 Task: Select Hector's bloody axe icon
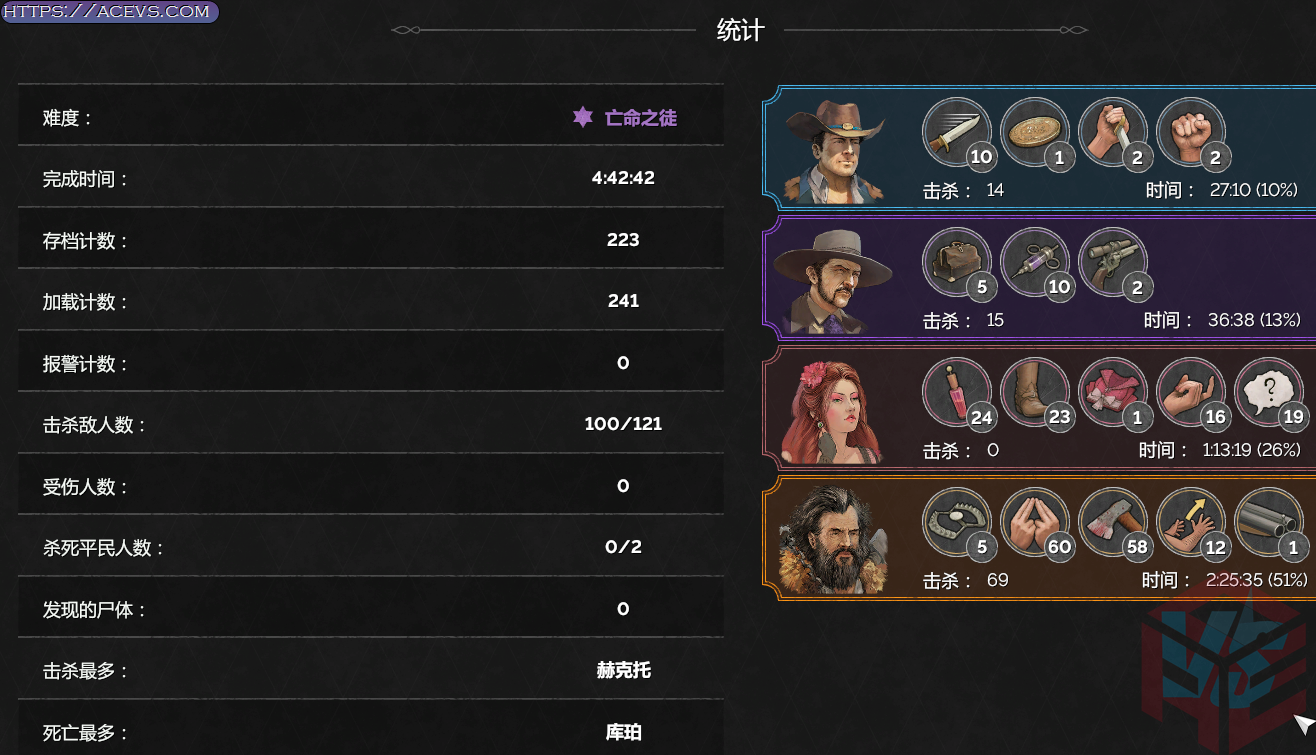pos(1113,521)
